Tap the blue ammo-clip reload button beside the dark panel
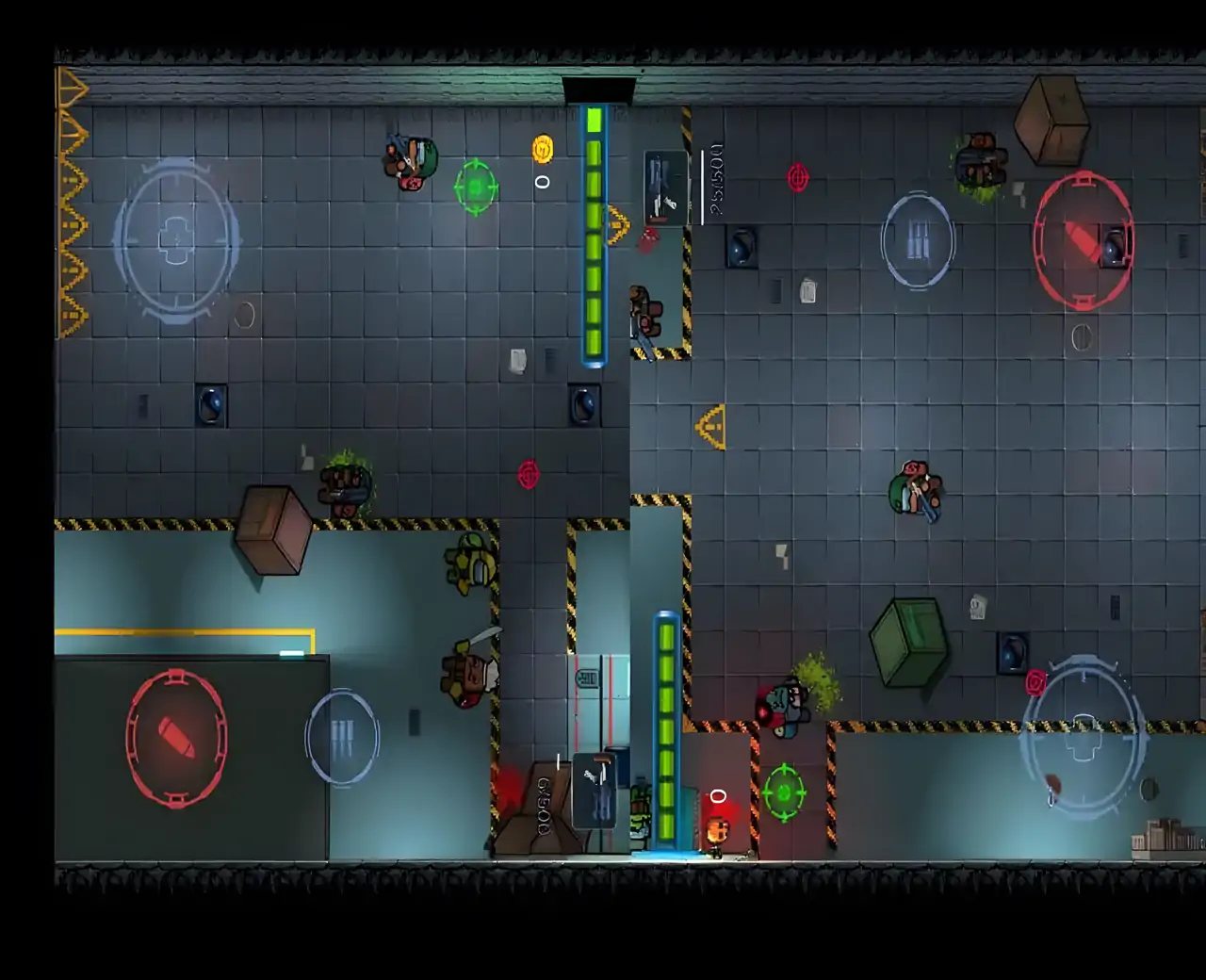 point(342,738)
